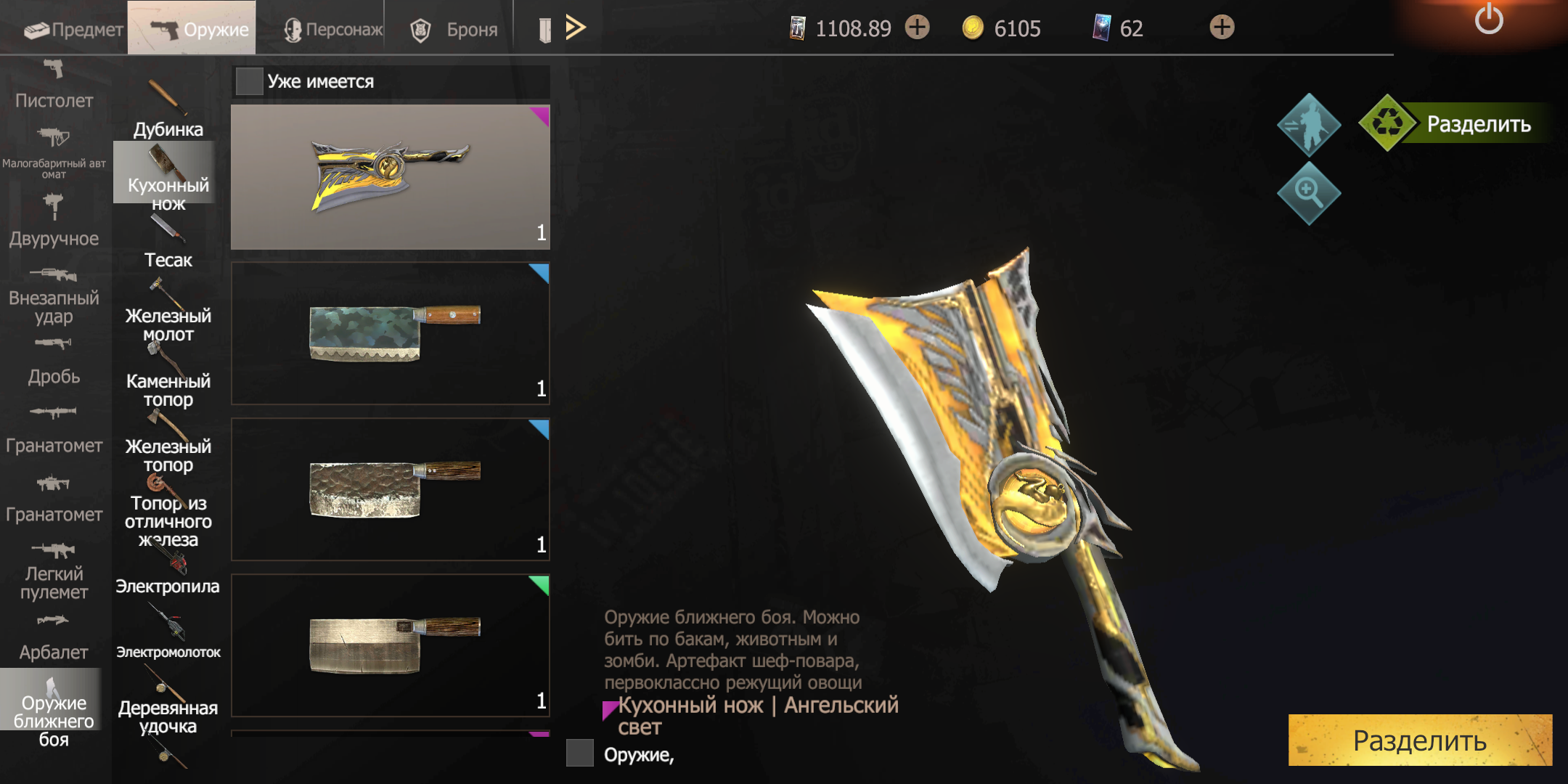This screenshot has height=784, width=1568.
Task: Select the Тесак melee subcategory
Action: pos(168,243)
